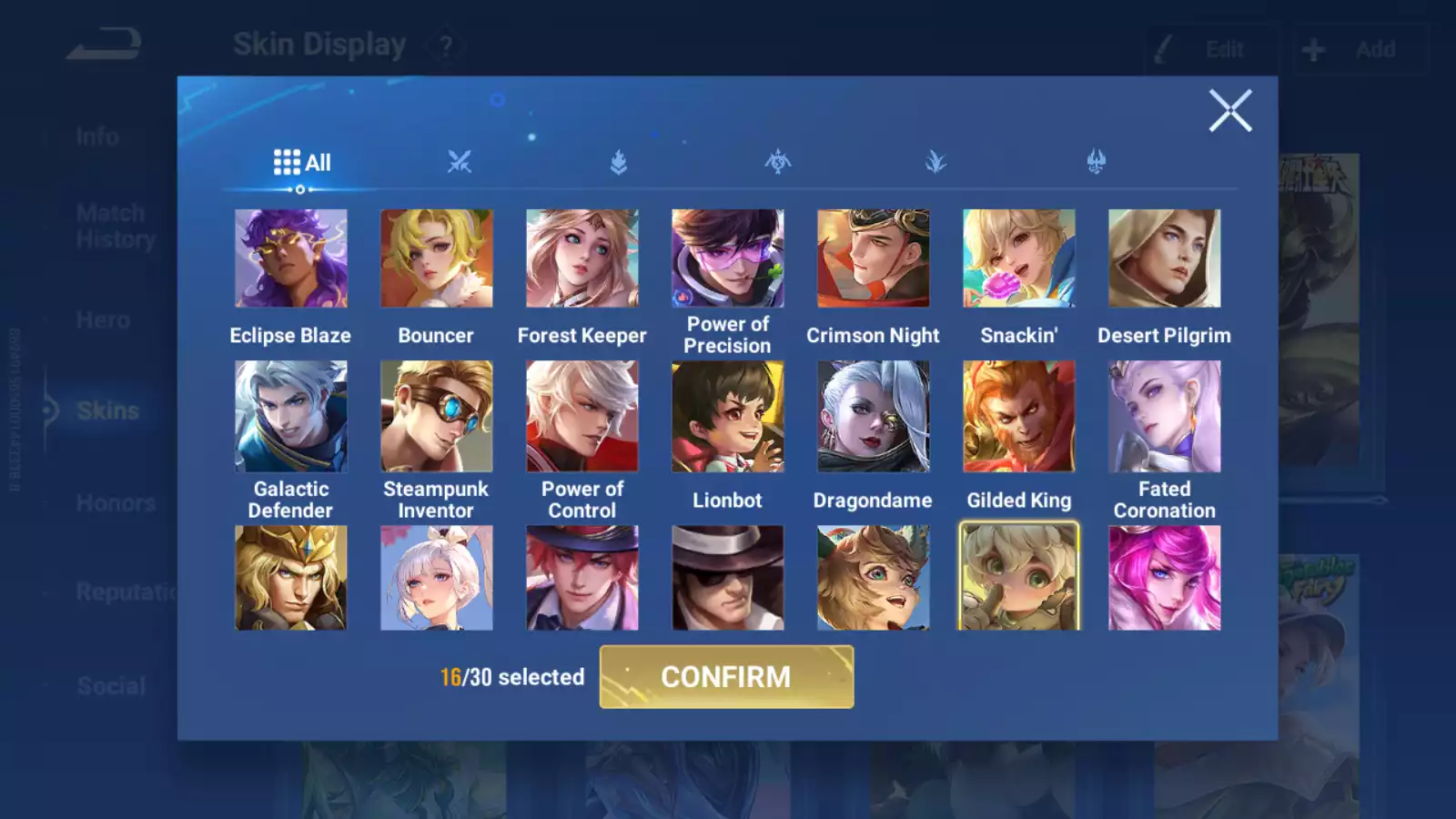Expand the Reputation sidebar entry
Viewport: 1456px width, 819px height.
[127, 593]
